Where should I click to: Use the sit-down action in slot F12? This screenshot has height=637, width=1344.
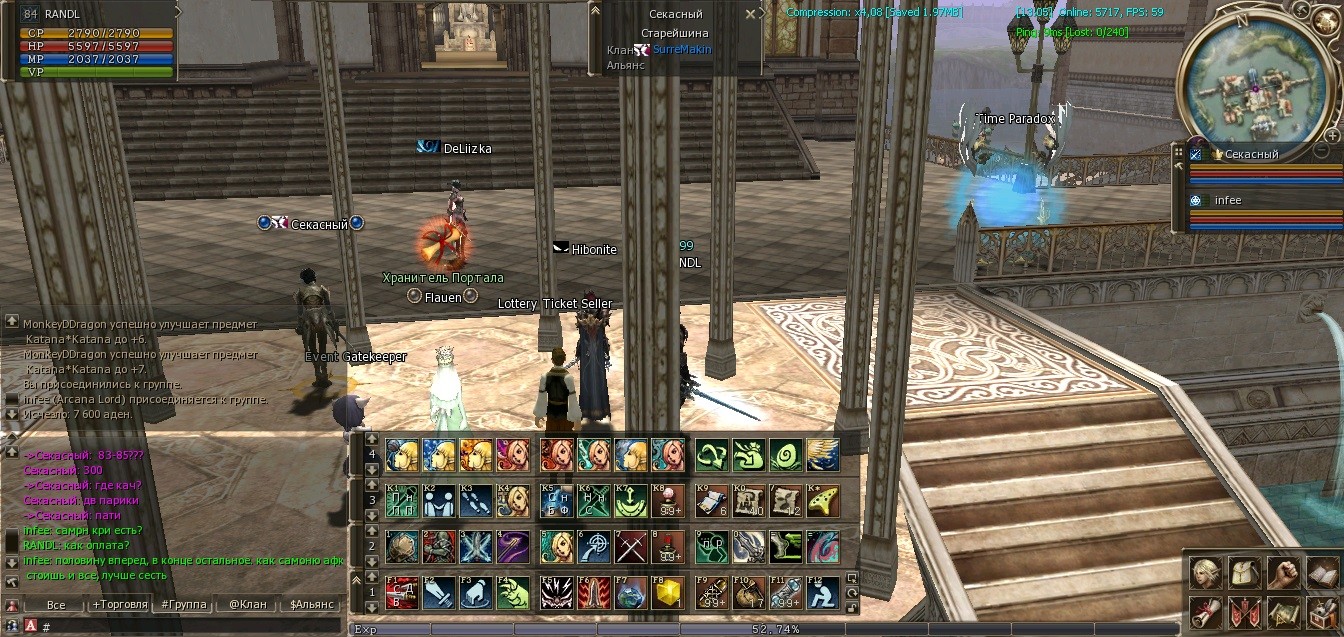(x=823, y=592)
